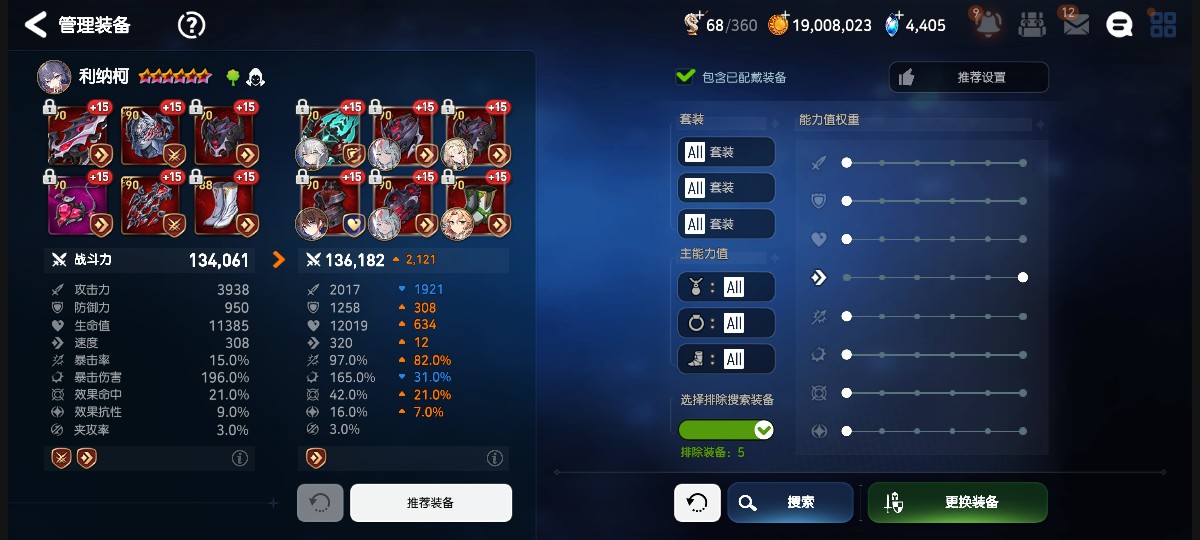Go back using the arrow beside 管理装备
Viewport: 1200px width, 540px height.
point(36,25)
